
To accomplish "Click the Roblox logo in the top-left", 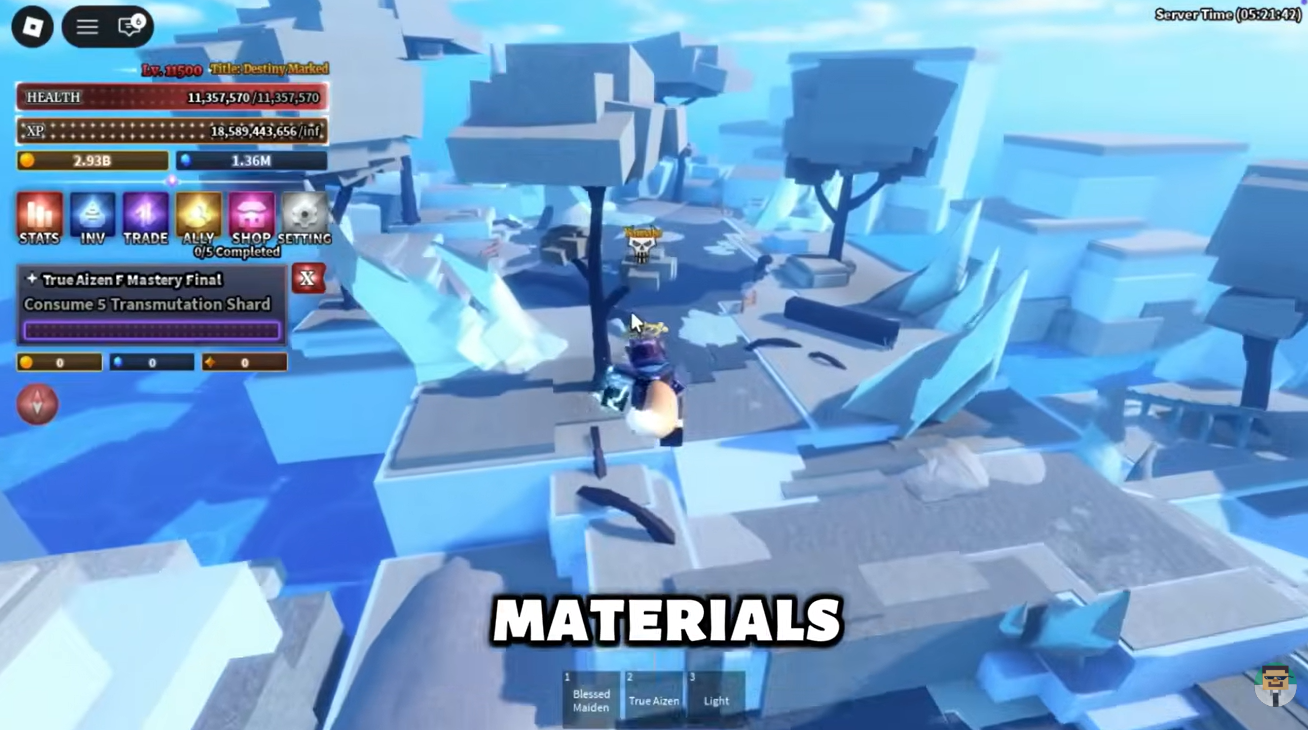I will [31, 27].
